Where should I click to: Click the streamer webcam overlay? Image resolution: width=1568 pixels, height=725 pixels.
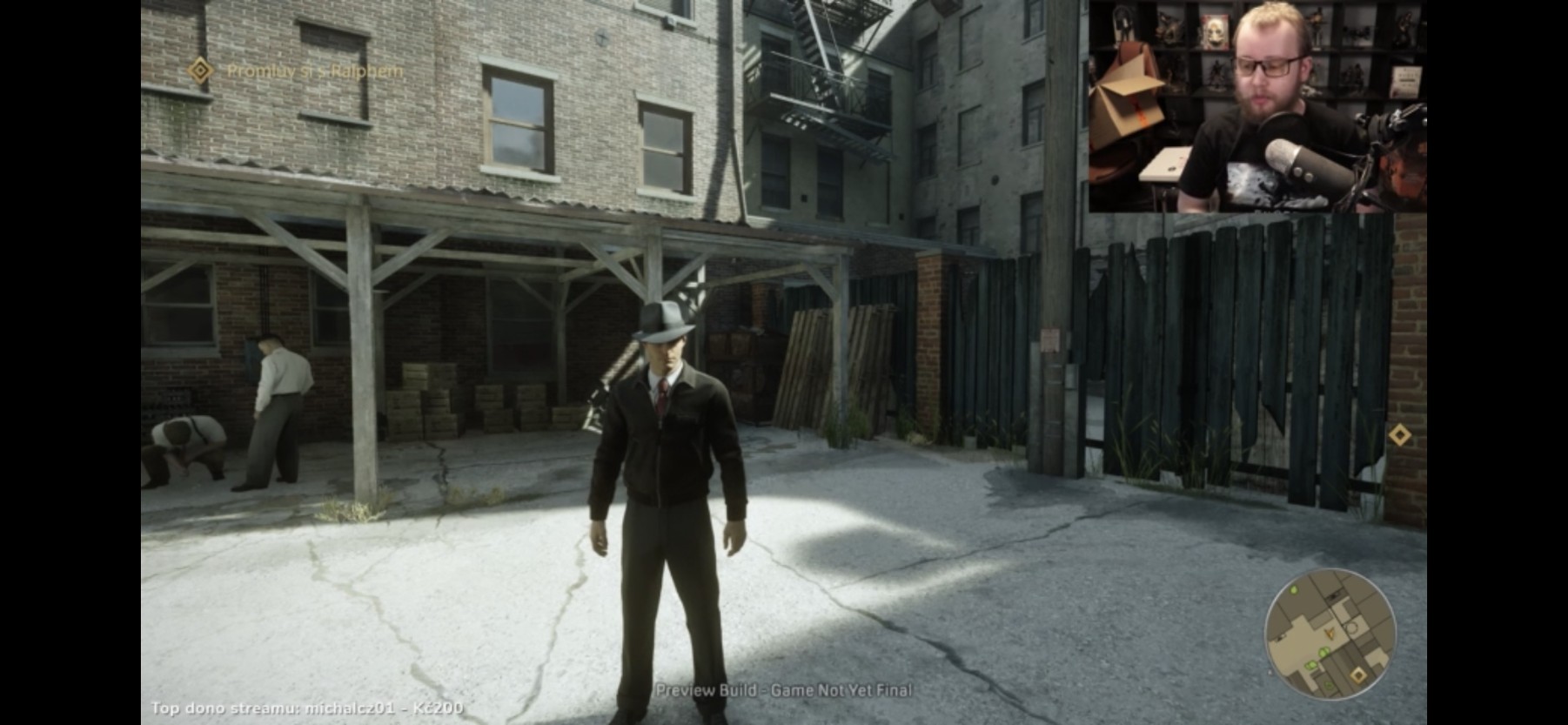[x=1257, y=106]
